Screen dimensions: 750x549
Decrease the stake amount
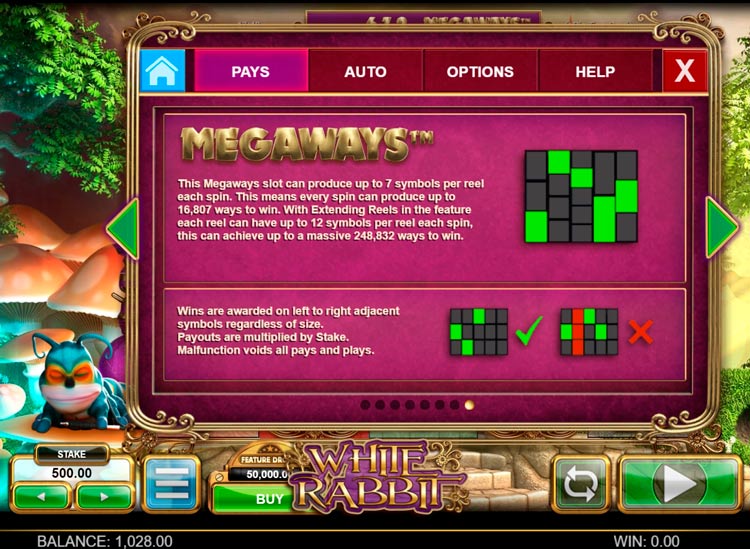[41, 496]
